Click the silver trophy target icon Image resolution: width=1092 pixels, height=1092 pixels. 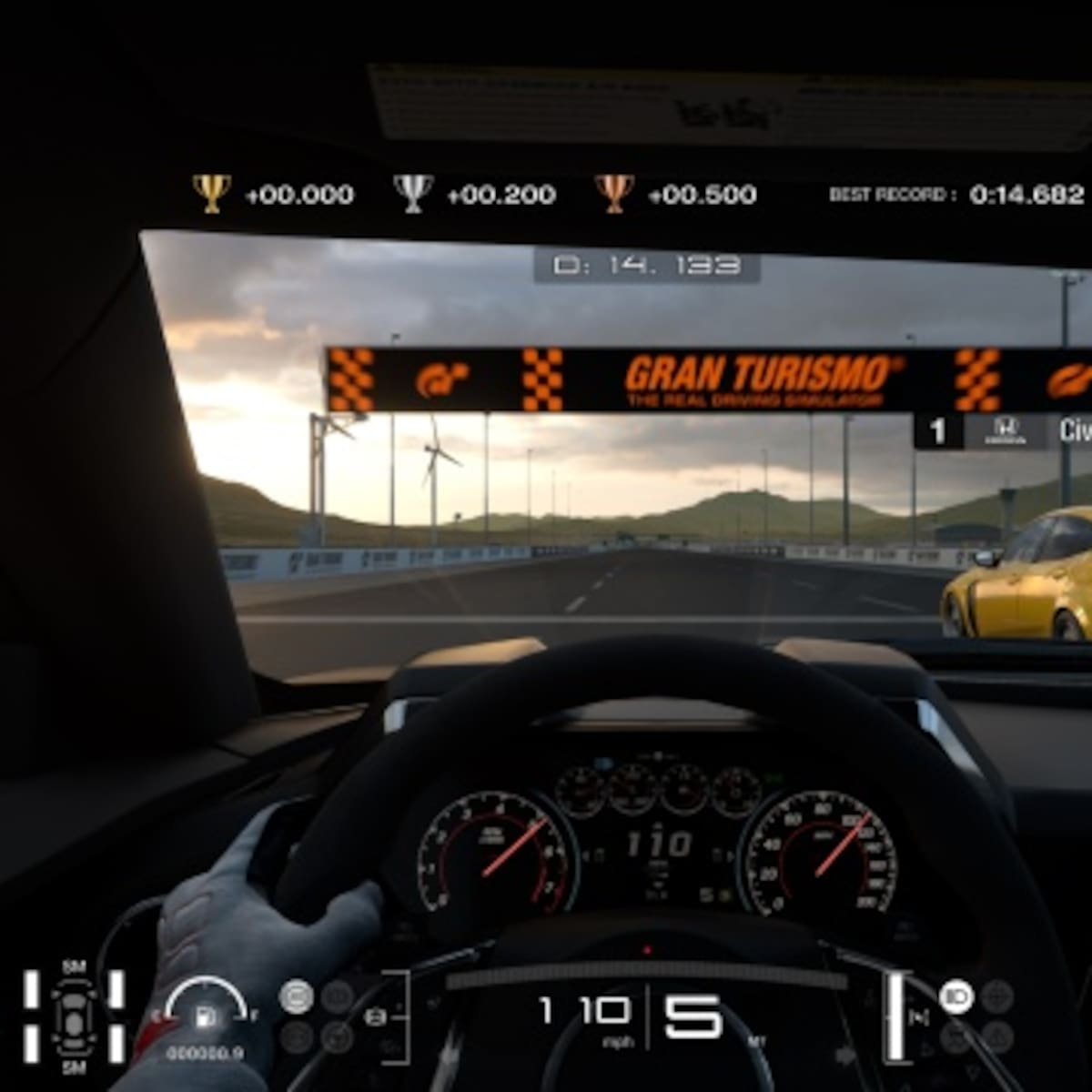(412, 193)
